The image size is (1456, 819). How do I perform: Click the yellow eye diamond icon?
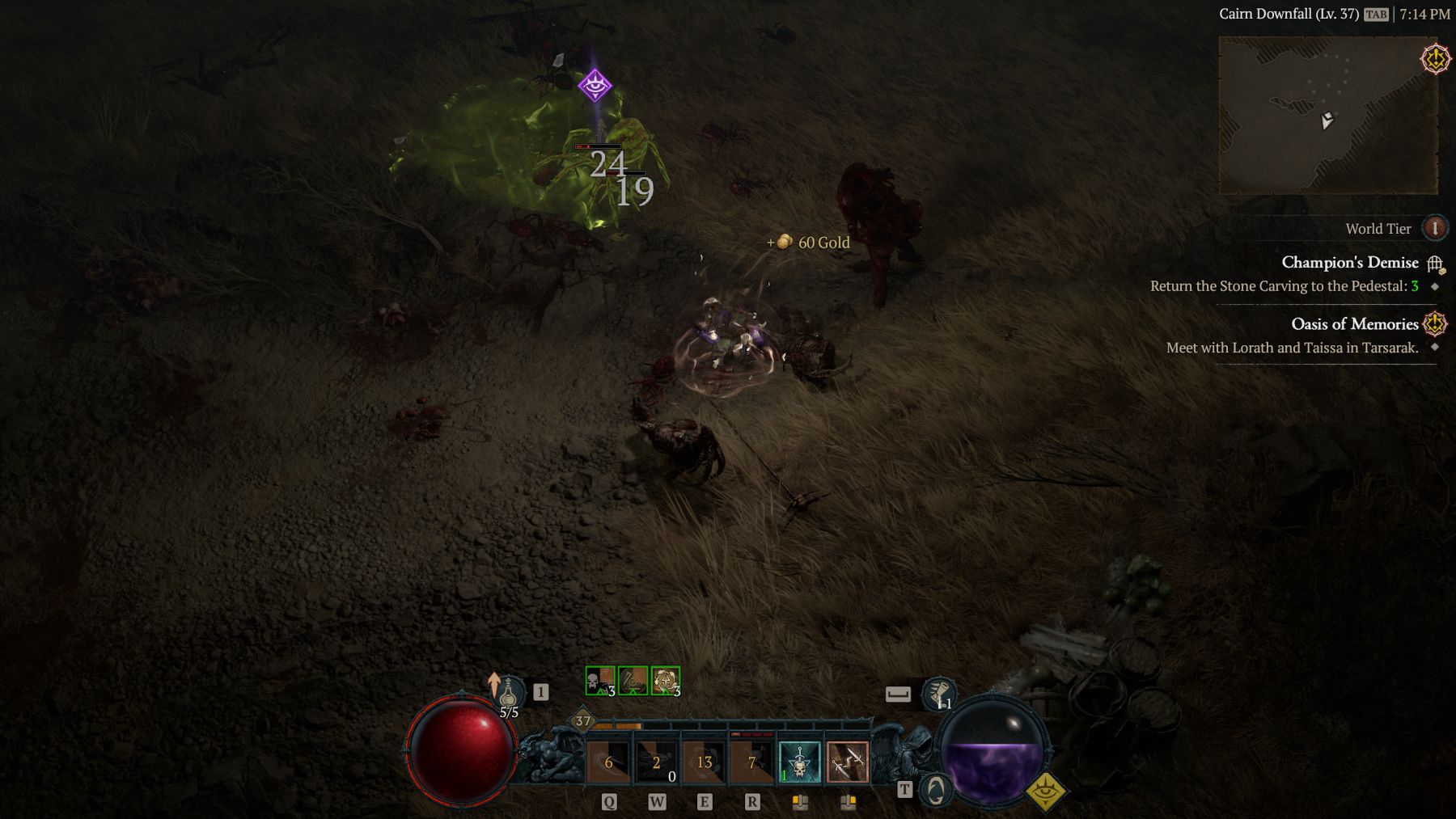tap(1045, 792)
